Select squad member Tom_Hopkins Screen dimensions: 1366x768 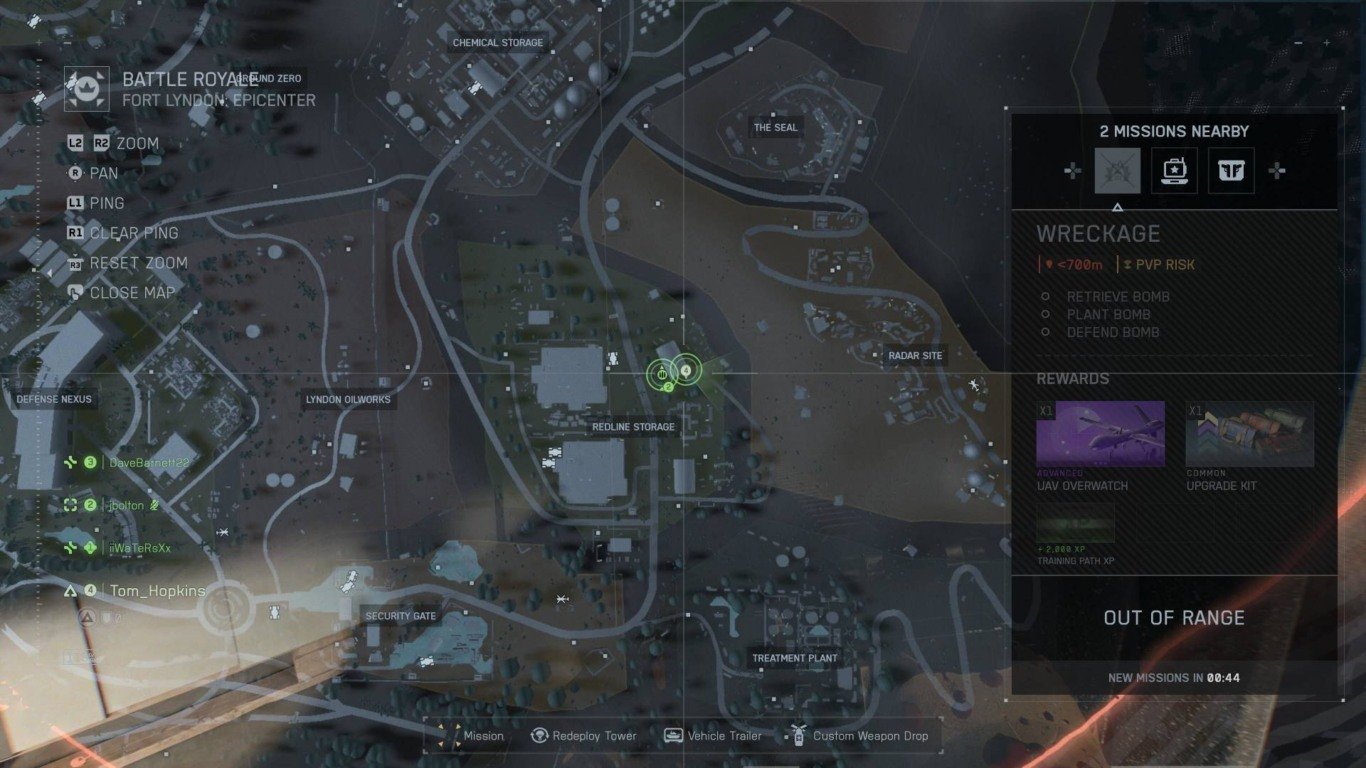(157, 591)
